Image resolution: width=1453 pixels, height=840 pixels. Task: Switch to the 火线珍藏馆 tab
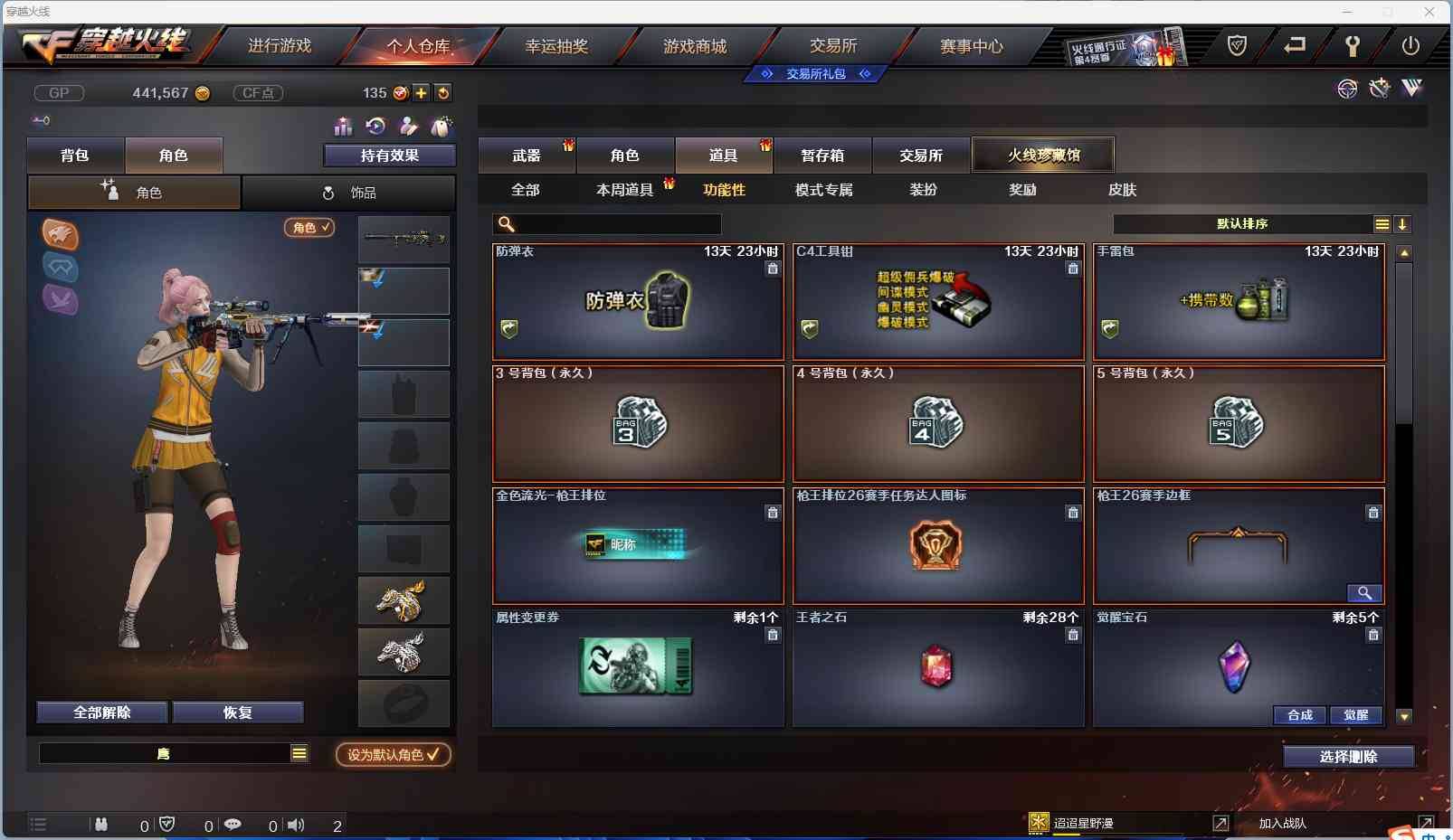1044,155
